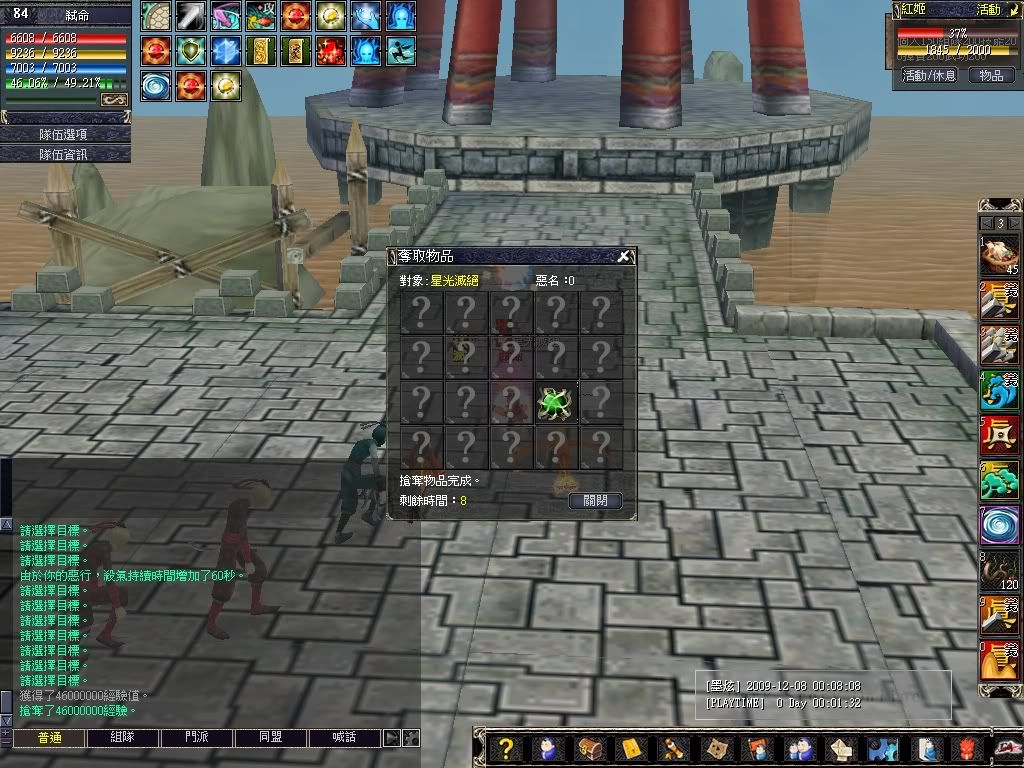Select the 門派 chat tab
1024x768 pixels.
[x=196, y=738]
